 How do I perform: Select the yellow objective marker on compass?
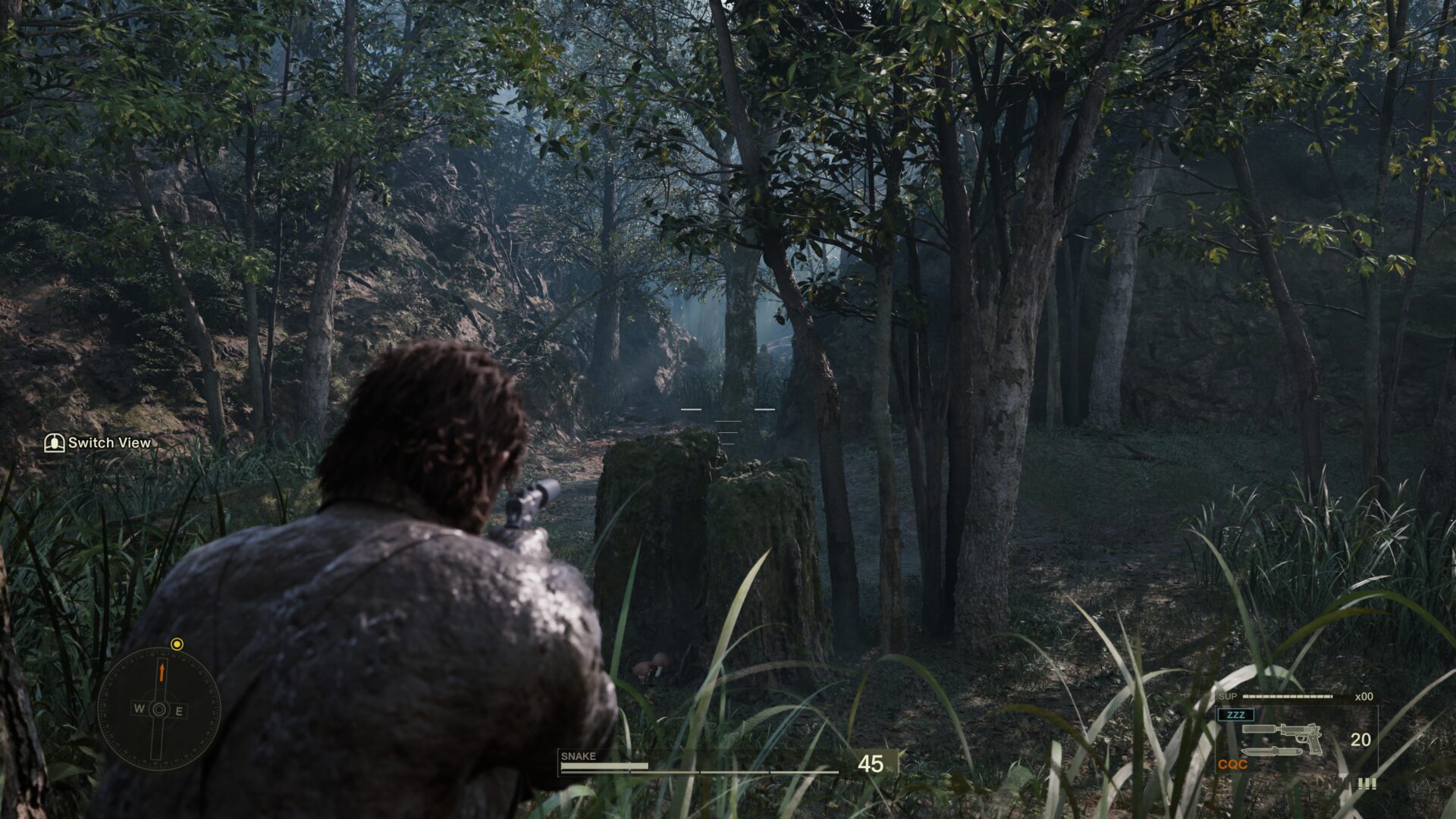pos(177,645)
